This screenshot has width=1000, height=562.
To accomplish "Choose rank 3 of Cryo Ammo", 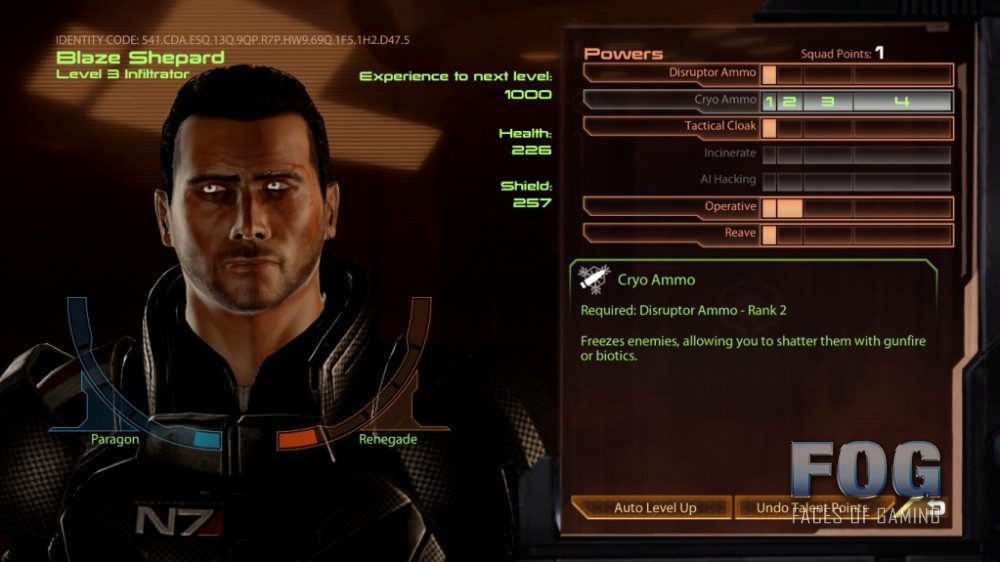I will click(827, 102).
